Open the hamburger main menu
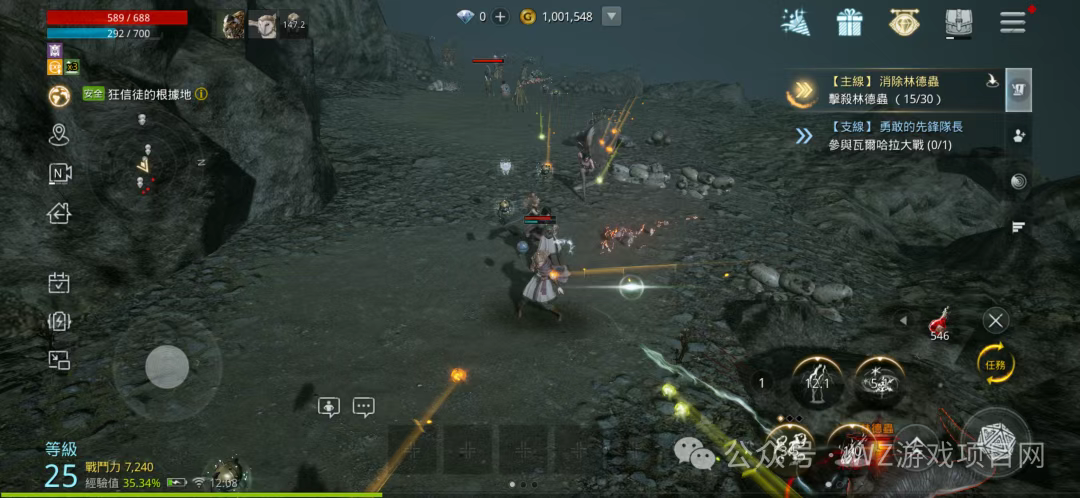 point(1013,21)
